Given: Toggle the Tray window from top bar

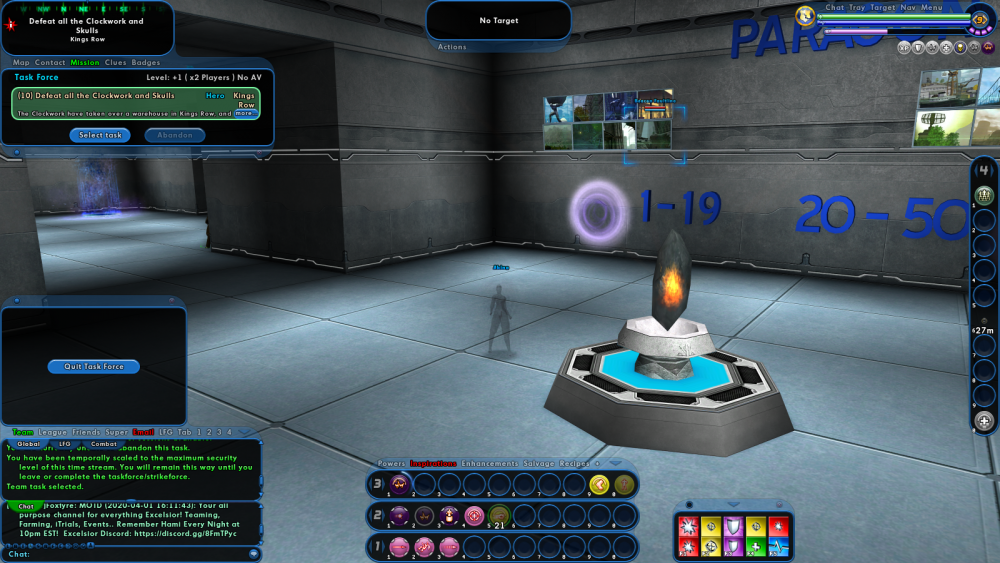Looking at the screenshot, I should coord(857,7).
